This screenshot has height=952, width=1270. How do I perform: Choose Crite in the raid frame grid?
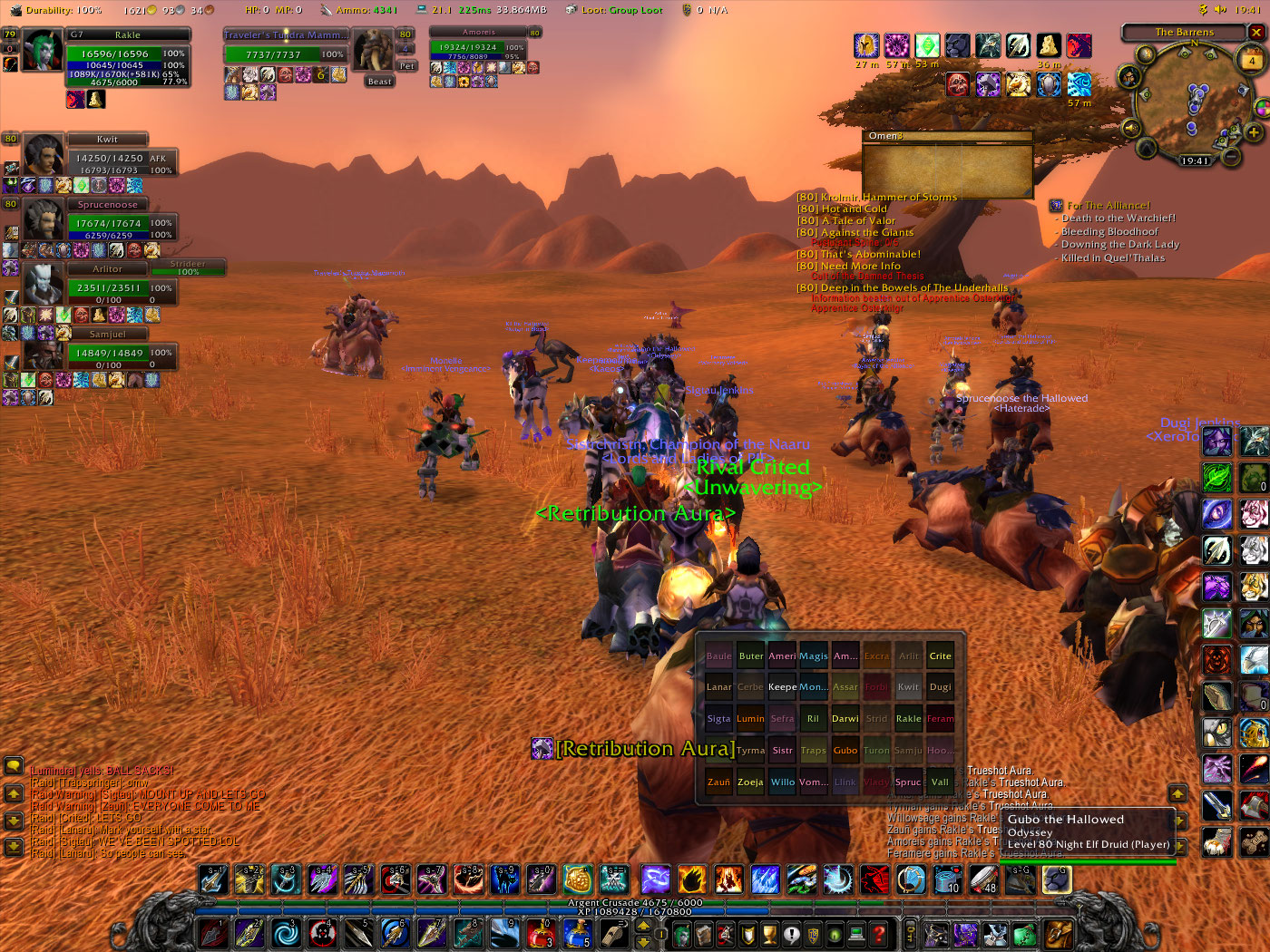[940, 656]
